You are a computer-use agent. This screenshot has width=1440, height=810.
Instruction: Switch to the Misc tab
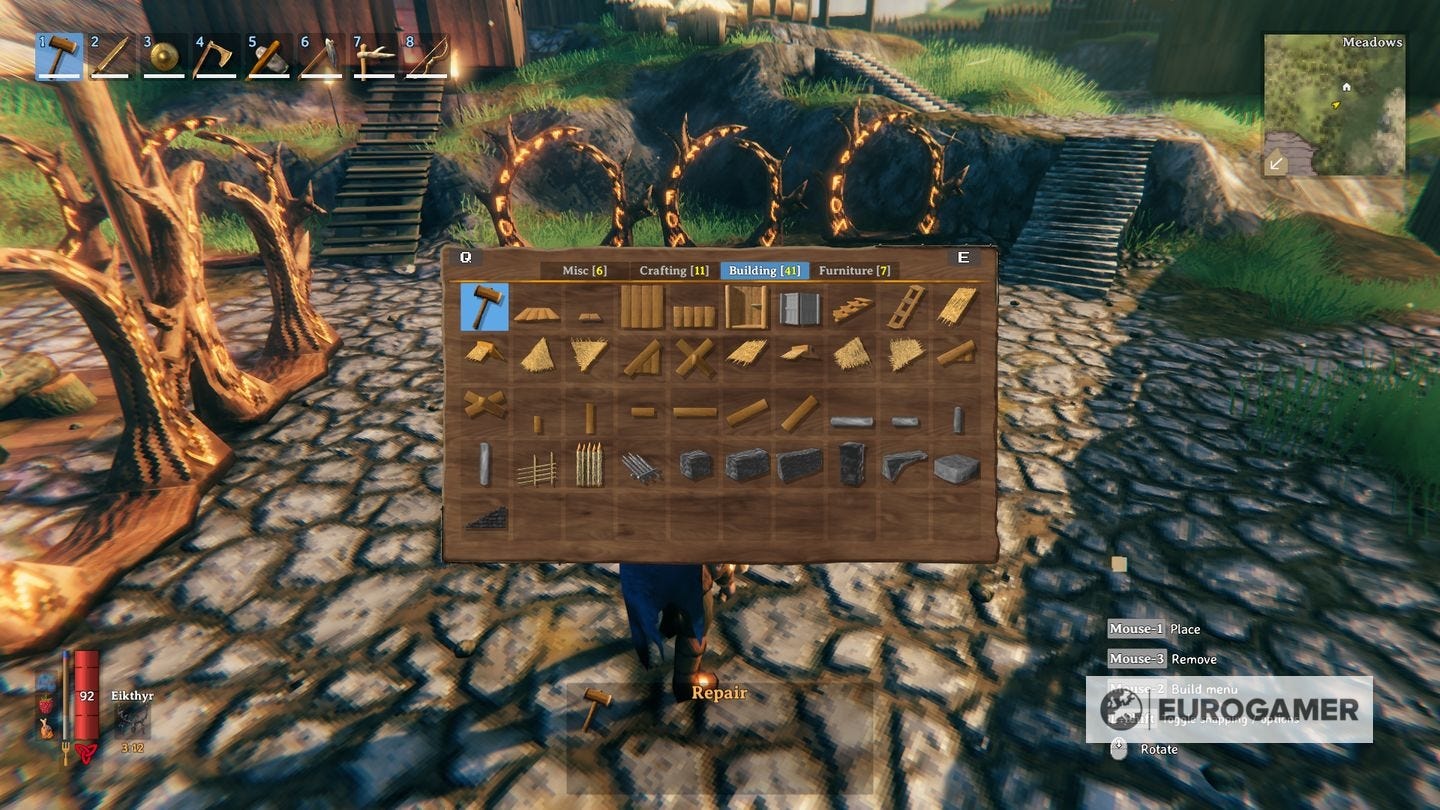click(x=585, y=270)
